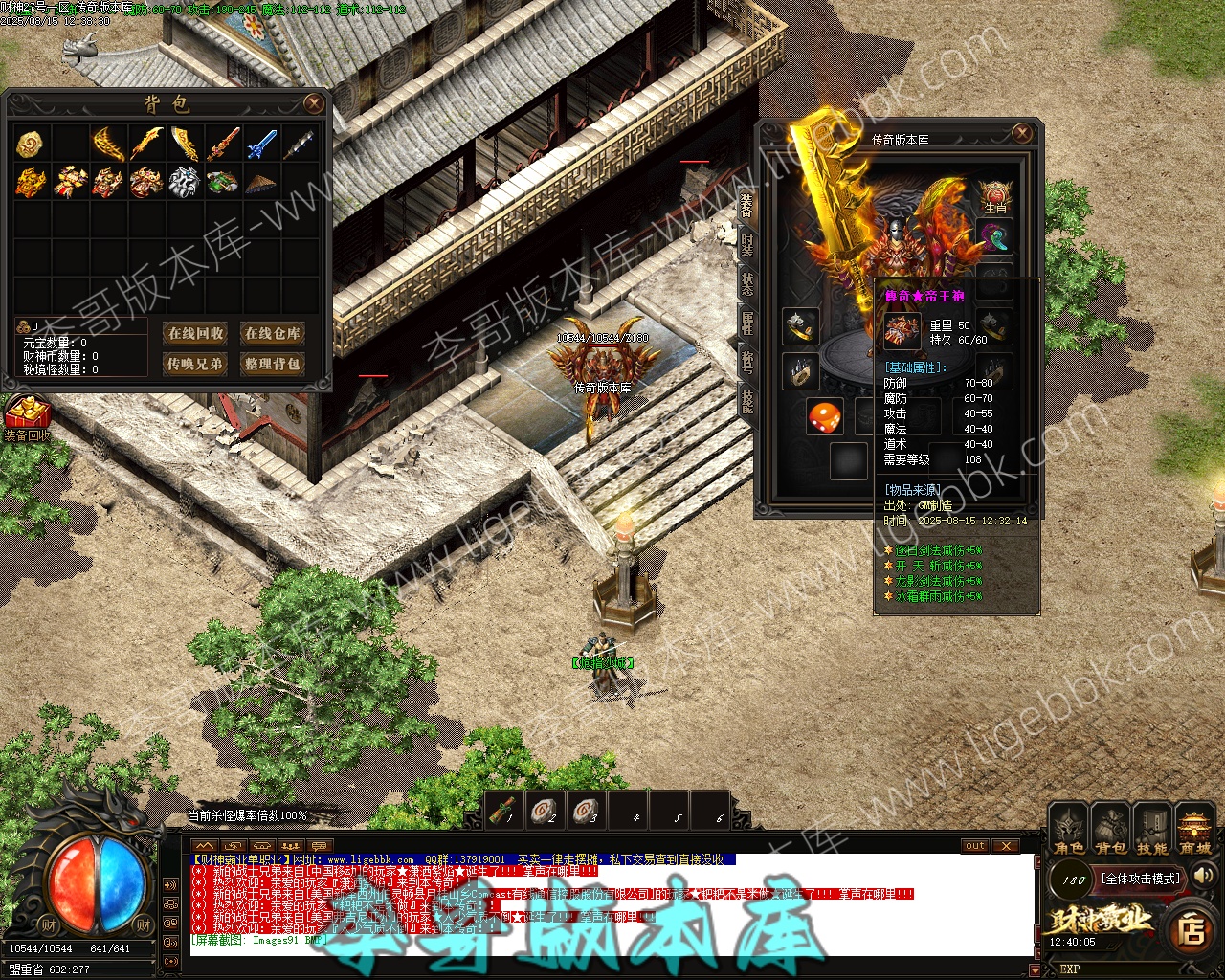Screen dimensions: 1225x980
Task: Toggle the 全体攻击模式 attack mode button
Action: (1141, 879)
